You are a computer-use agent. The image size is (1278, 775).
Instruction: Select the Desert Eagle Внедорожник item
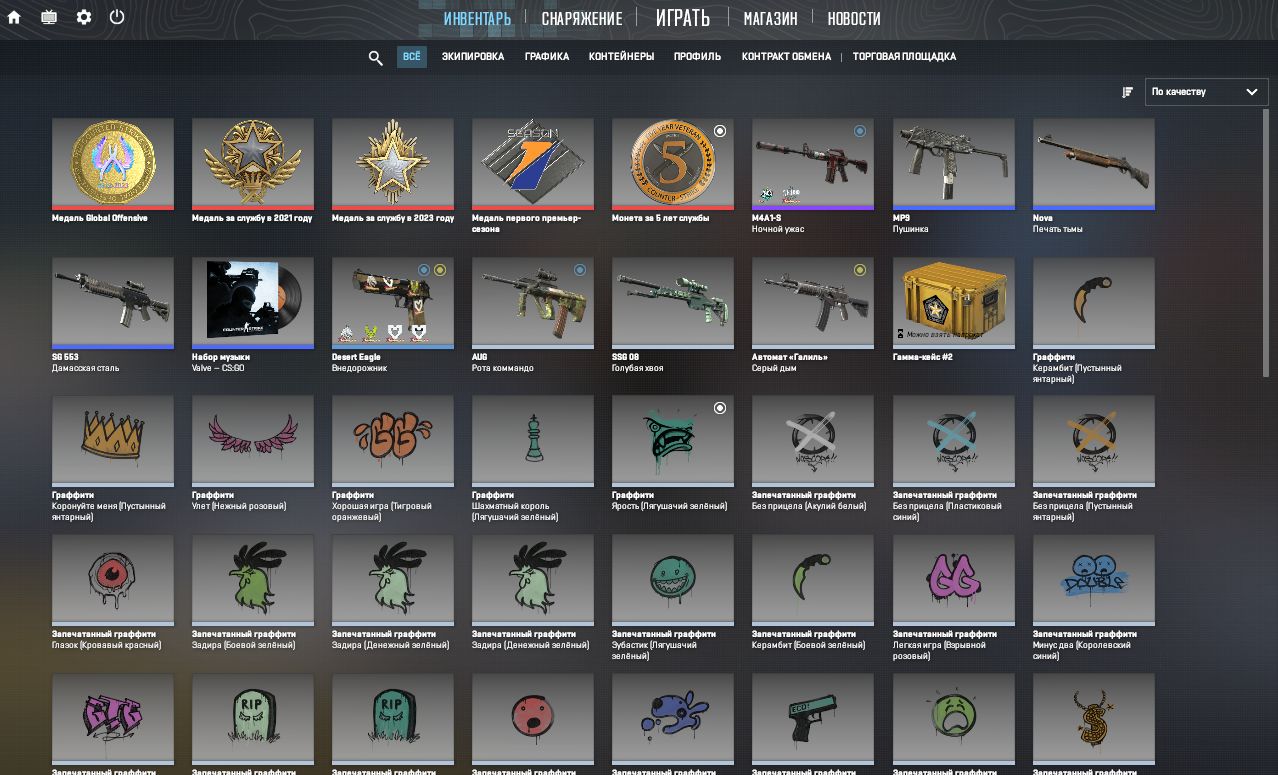pos(393,302)
